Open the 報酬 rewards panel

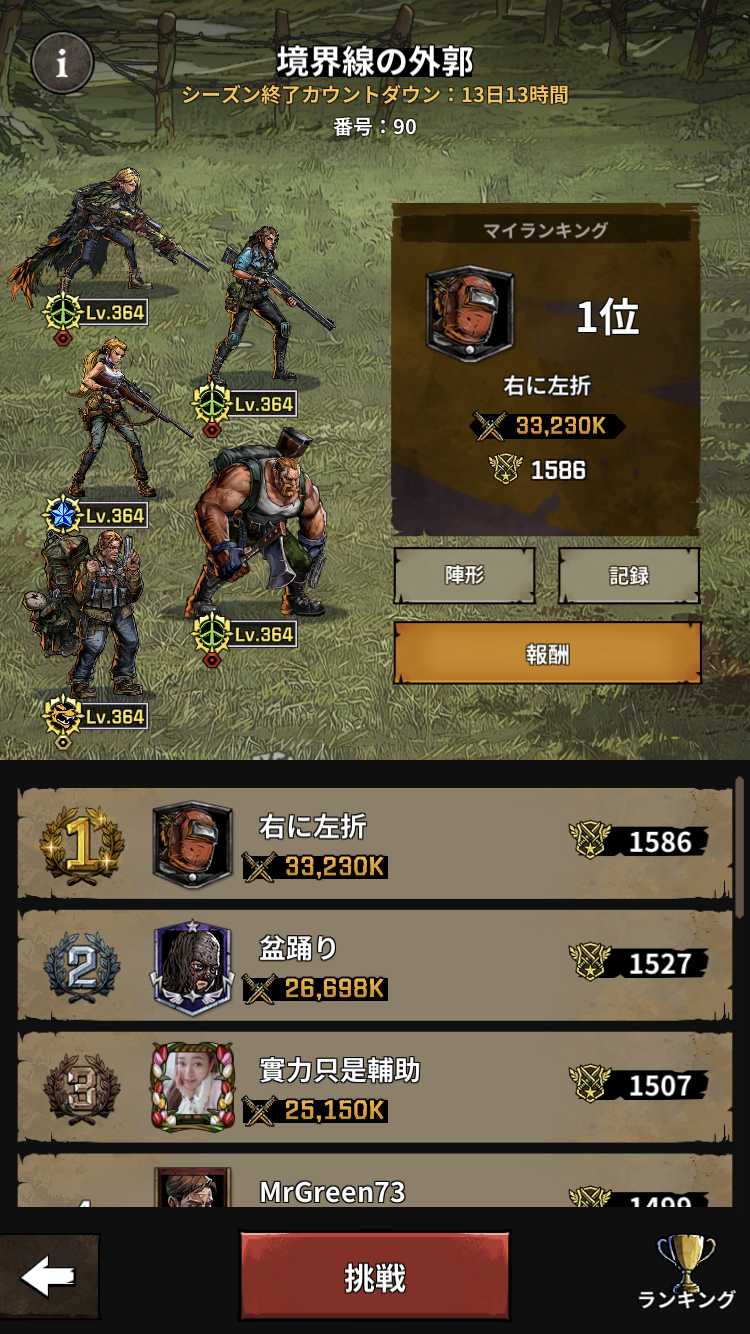(547, 653)
